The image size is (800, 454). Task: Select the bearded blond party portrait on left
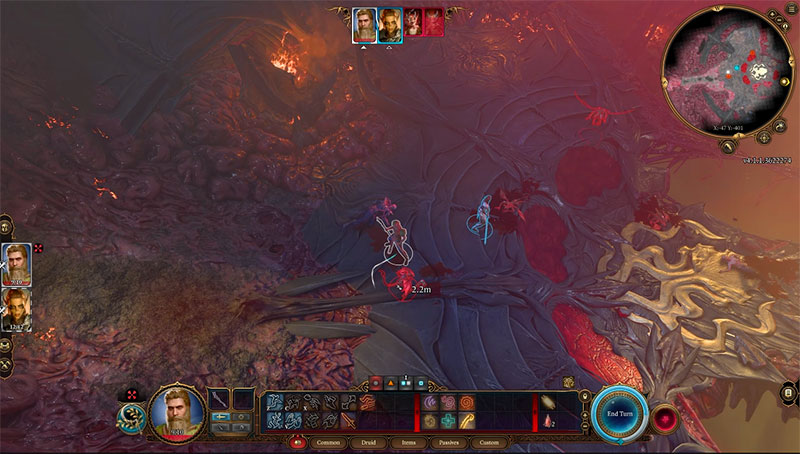[x=17, y=263]
